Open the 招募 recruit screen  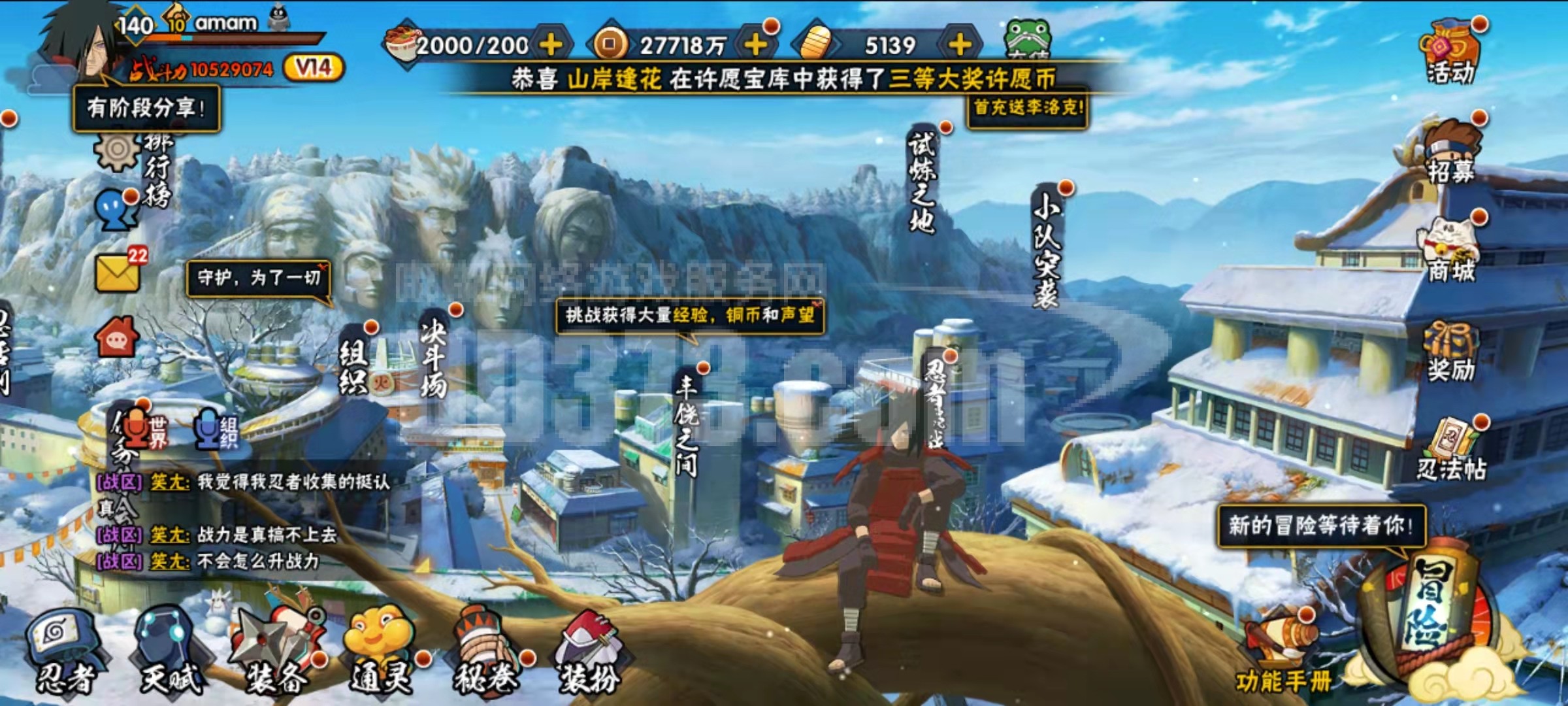point(1450,154)
